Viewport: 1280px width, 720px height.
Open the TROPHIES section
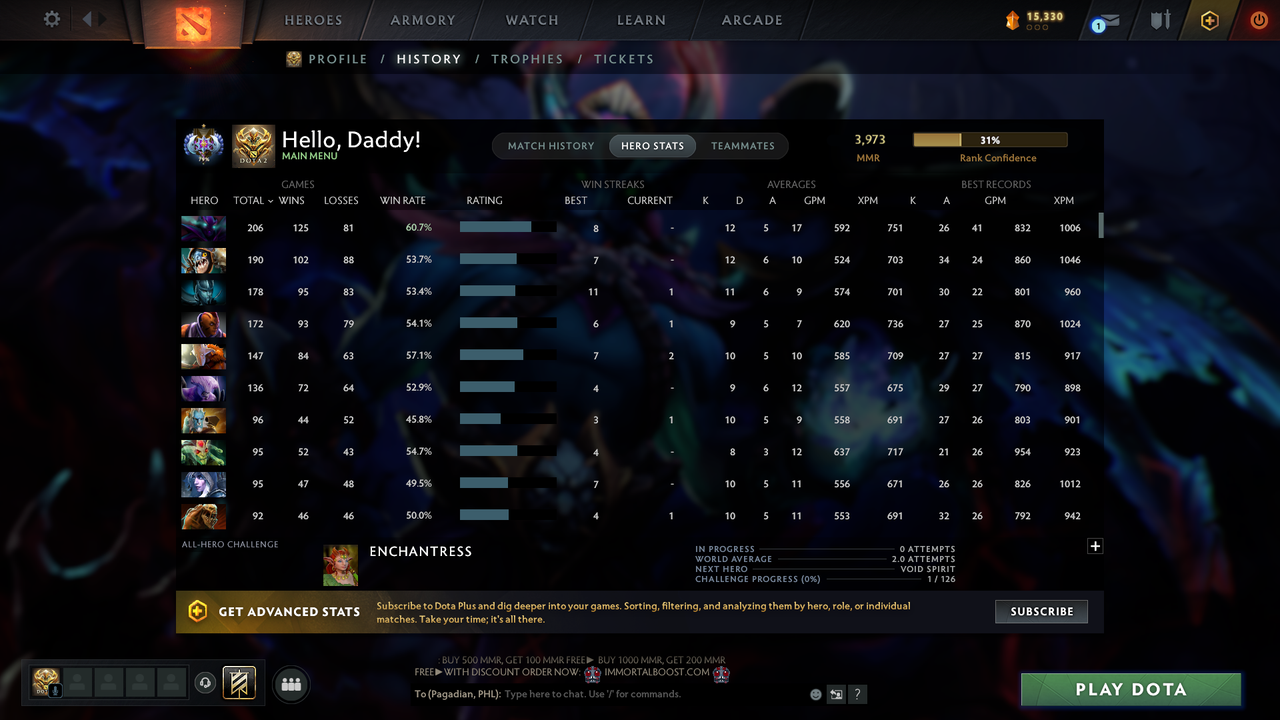(x=527, y=59)
